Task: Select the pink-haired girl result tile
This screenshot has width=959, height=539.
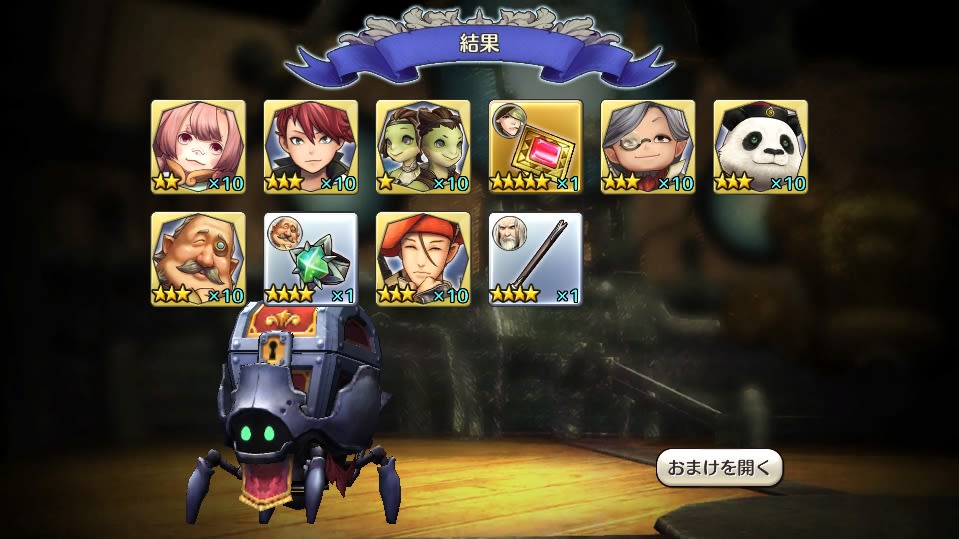Action: 198,147
